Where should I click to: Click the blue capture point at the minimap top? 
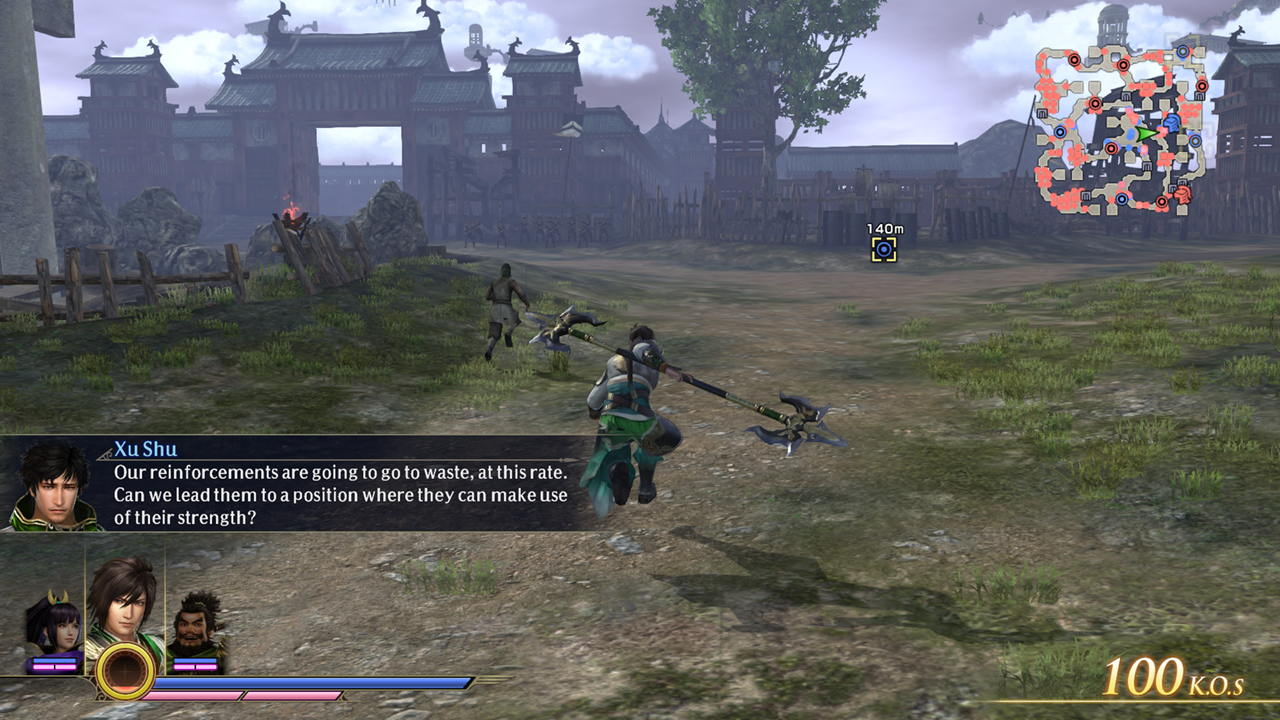coord(1181,52)
